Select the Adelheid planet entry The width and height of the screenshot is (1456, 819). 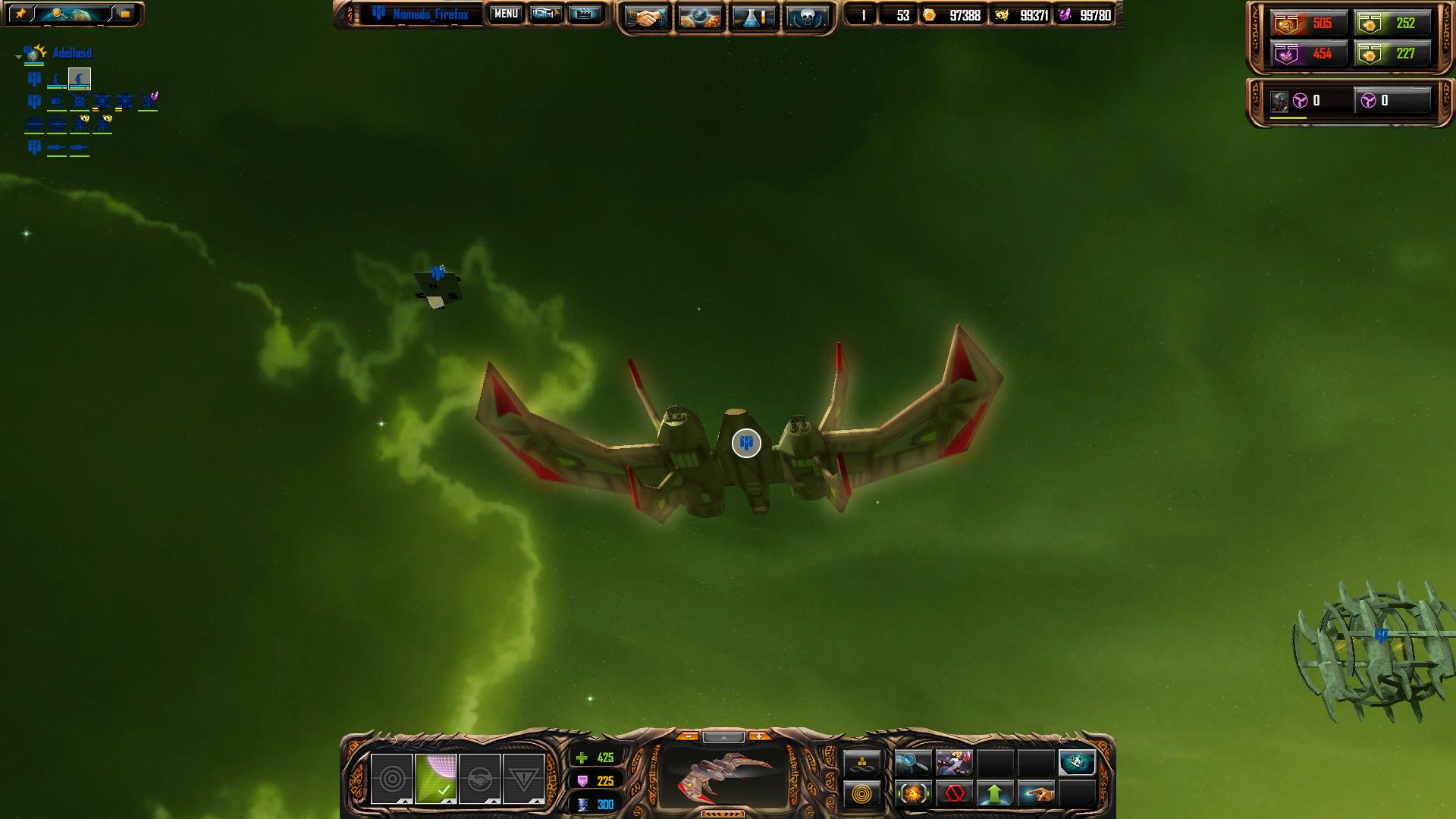click(x=72, y=53)
